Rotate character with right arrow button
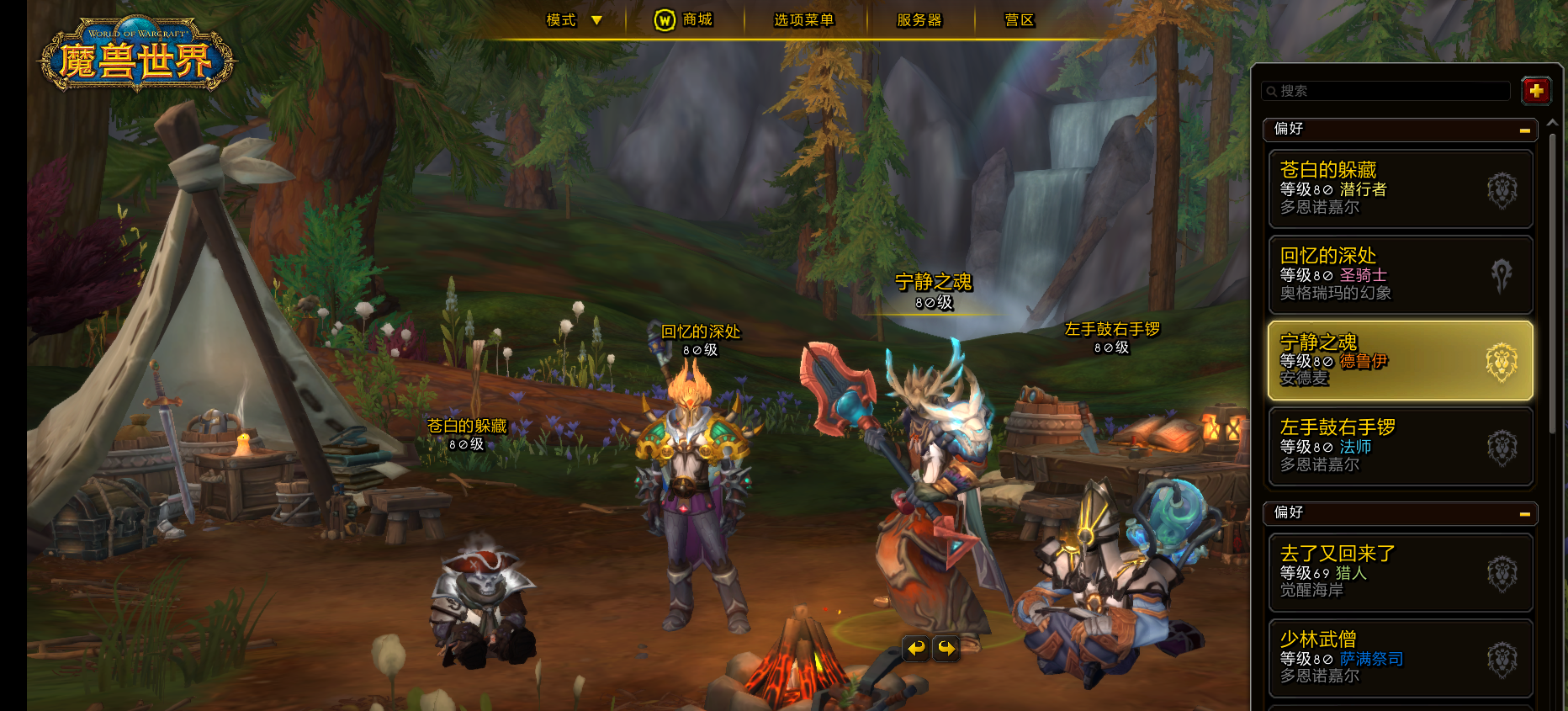The image size is (1568, 711). pos(947,648)
